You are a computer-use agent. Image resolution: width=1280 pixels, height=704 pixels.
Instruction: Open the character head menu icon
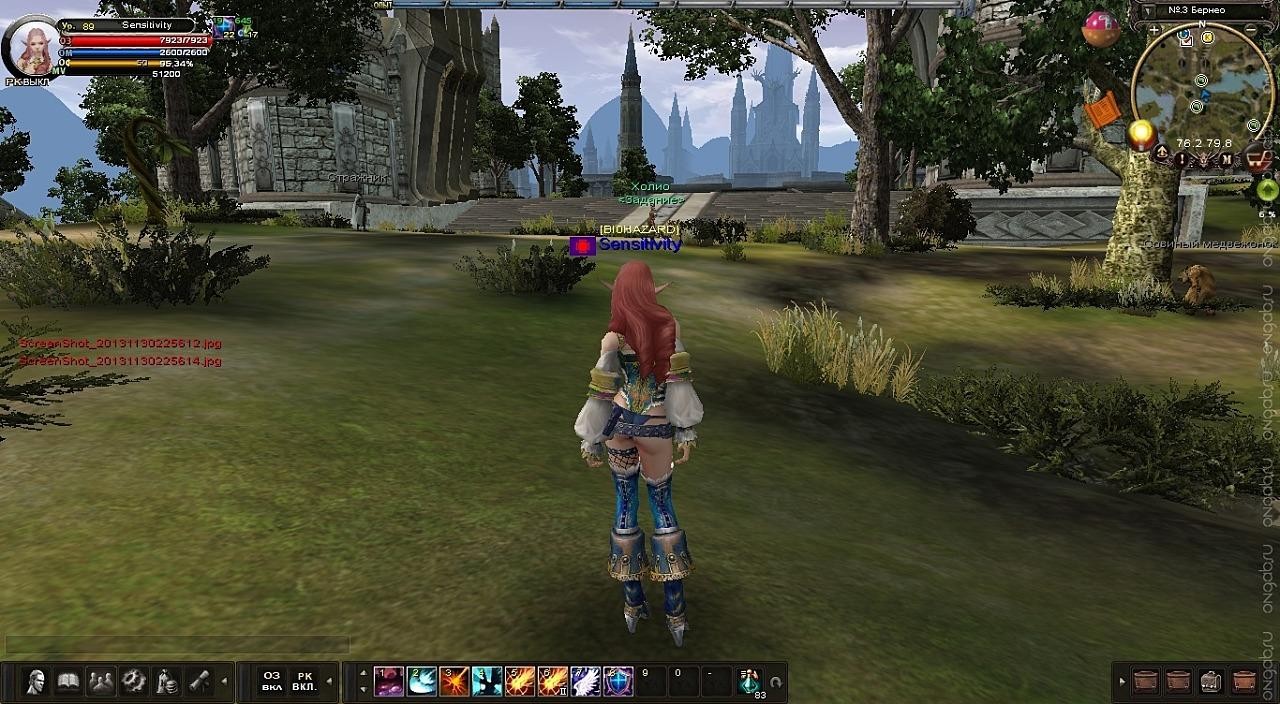click(37, 681)
